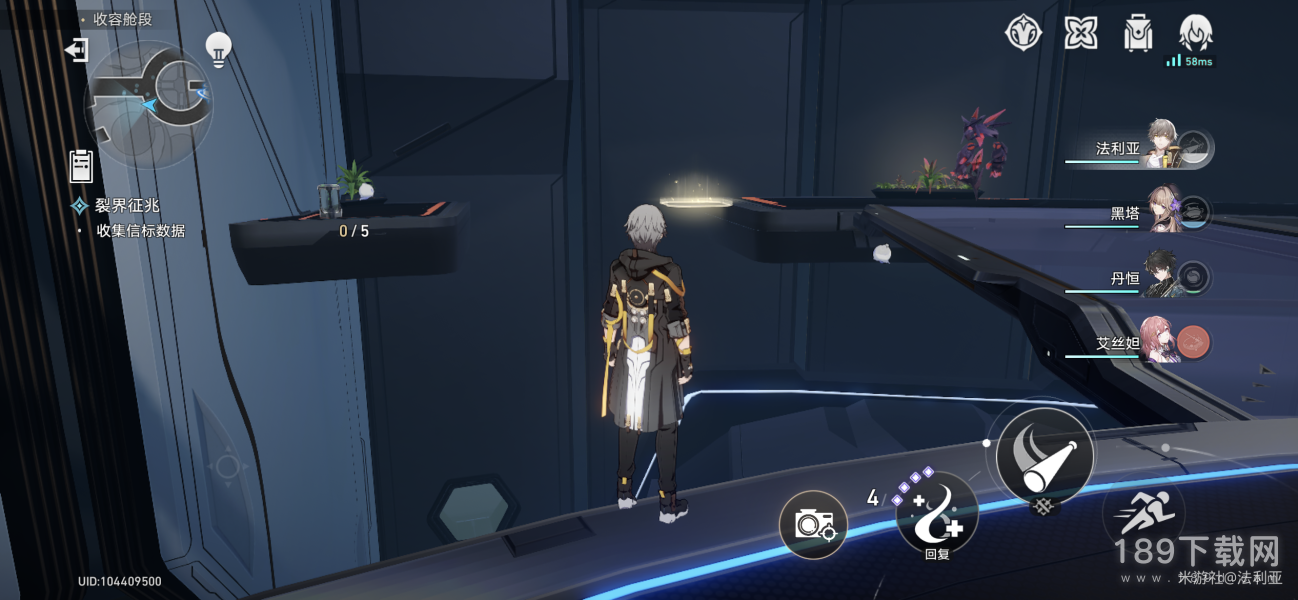Switch to party member 丹恒

click(1162, 276)
